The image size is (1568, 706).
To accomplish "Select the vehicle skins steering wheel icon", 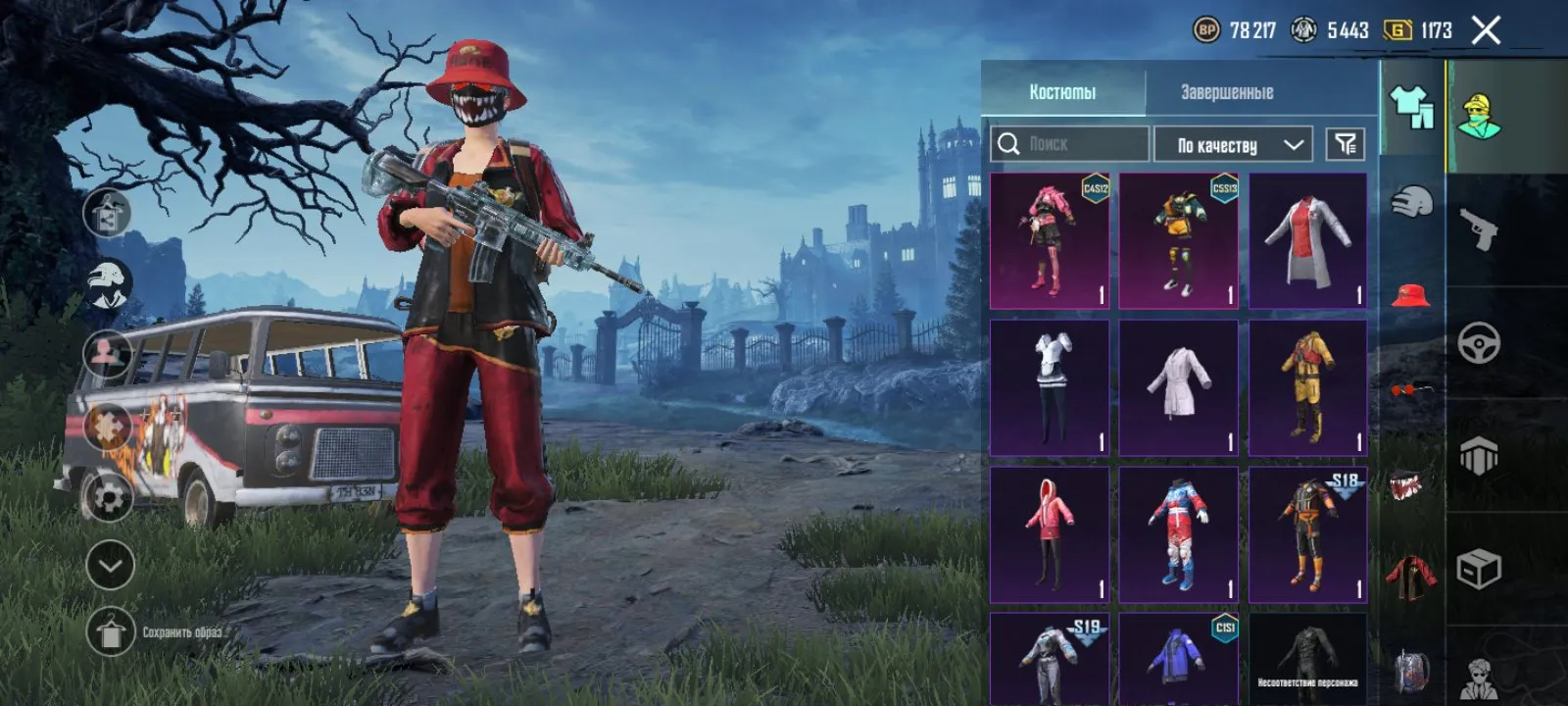I will point(1482,341).
